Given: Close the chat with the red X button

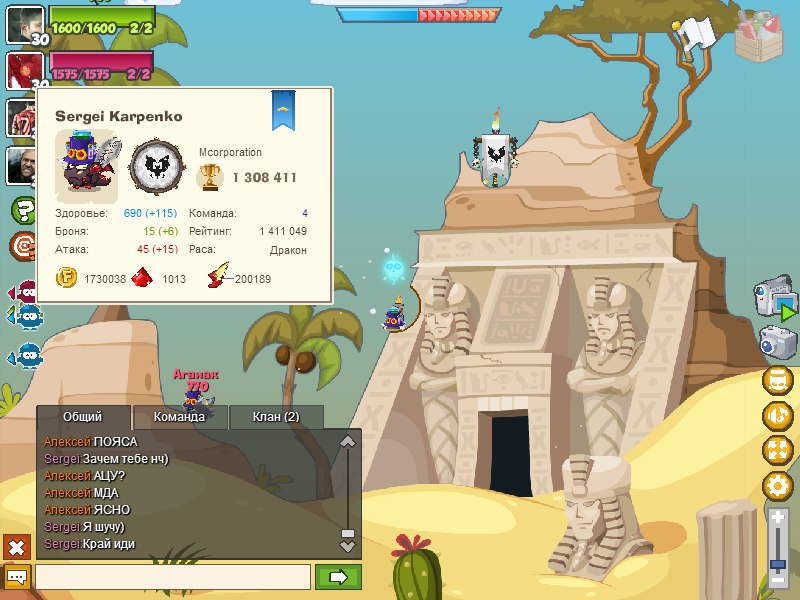Looking at the screenshot, I should (x=17, y=547).
